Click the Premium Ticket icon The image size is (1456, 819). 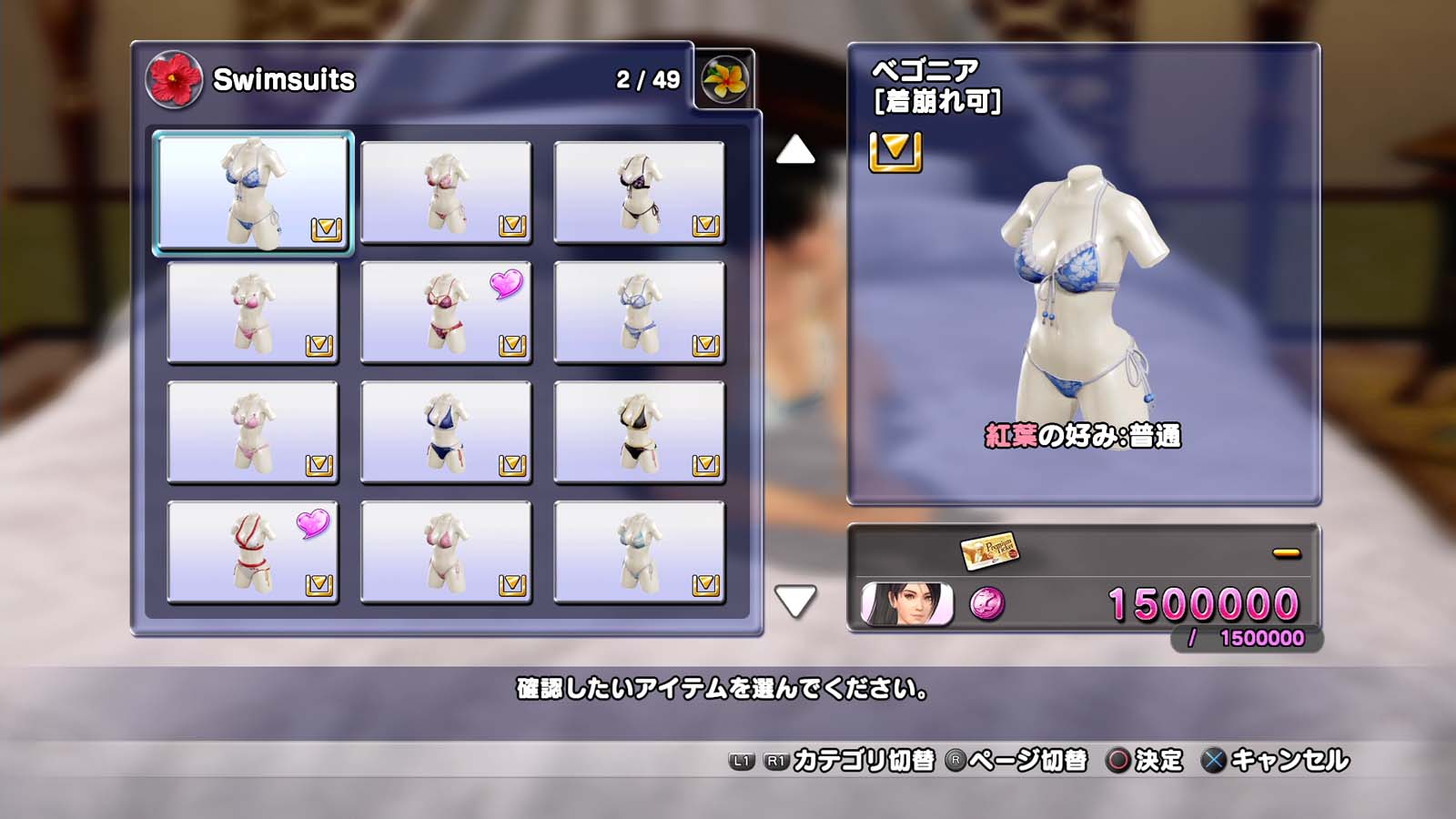pyautogui.click(x=989, y=551)
